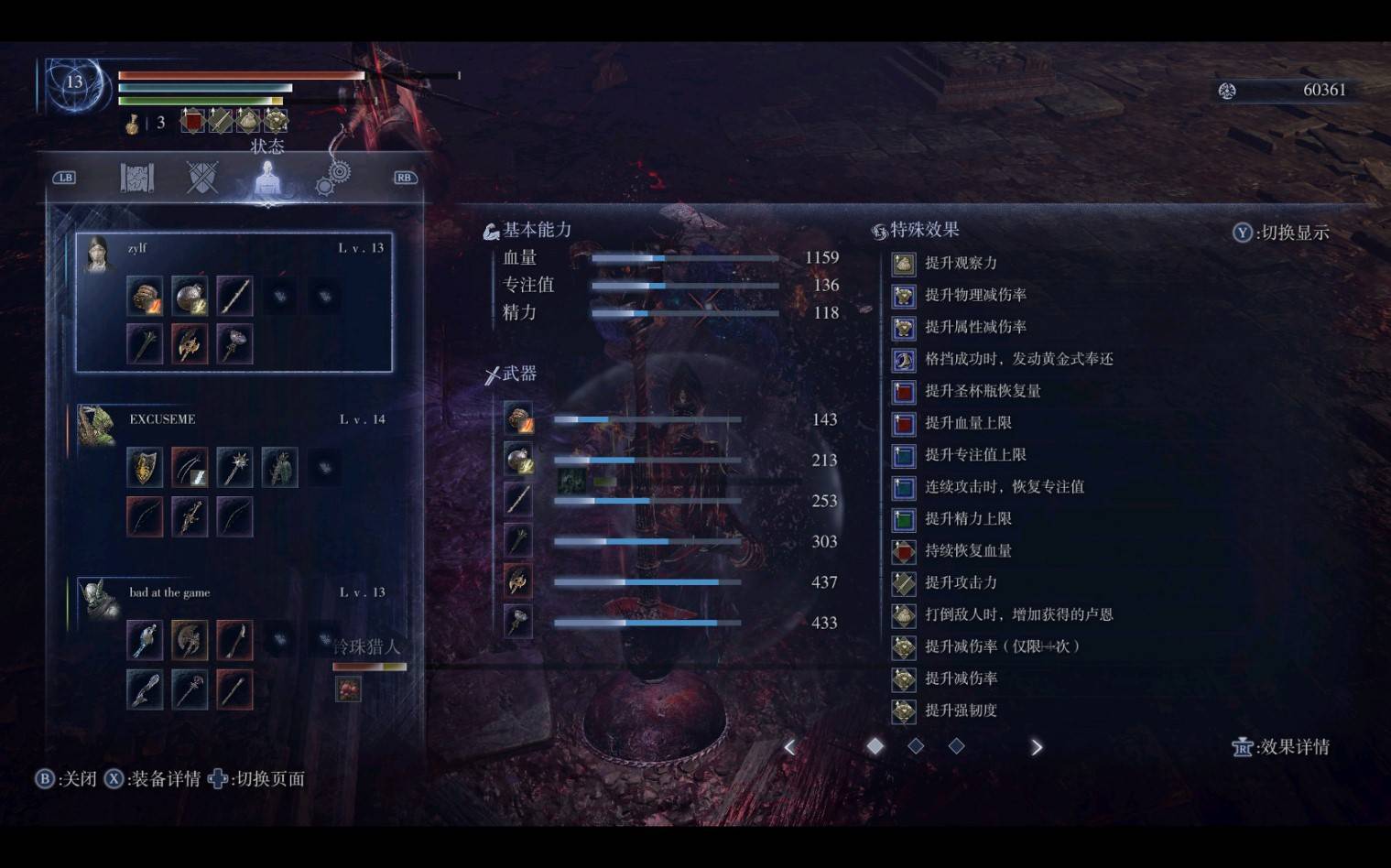
Task: Switch to the gear settings tab
Action: (333, 177)
